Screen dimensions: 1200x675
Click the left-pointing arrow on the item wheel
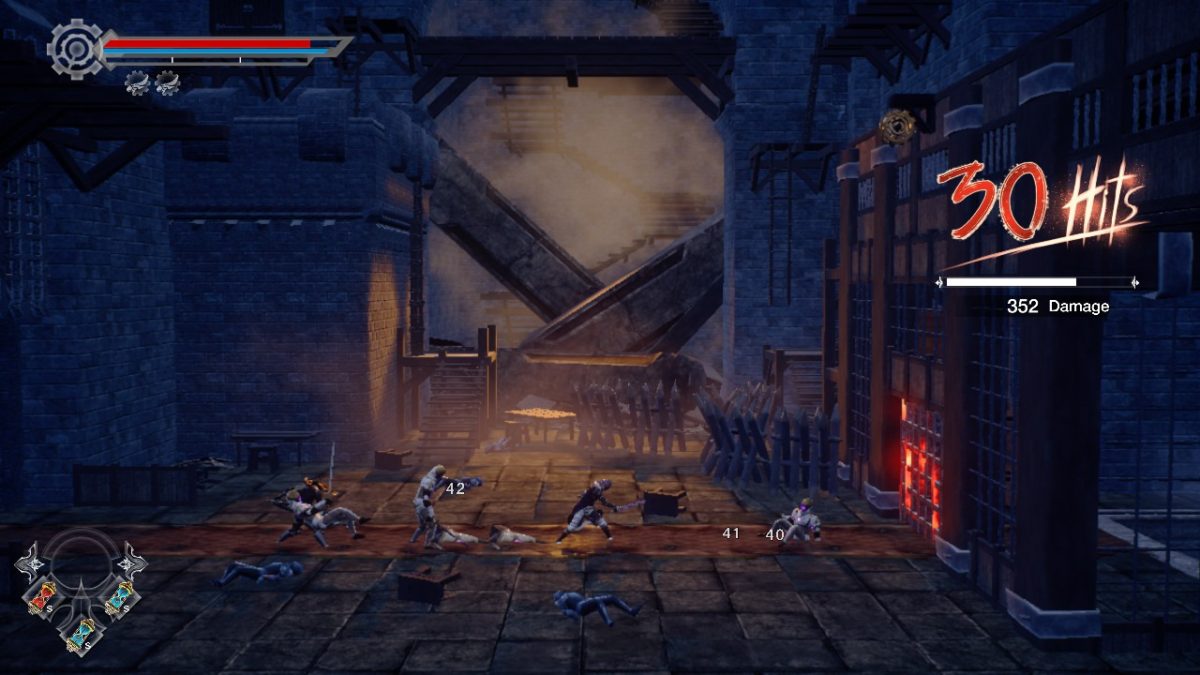27,561
